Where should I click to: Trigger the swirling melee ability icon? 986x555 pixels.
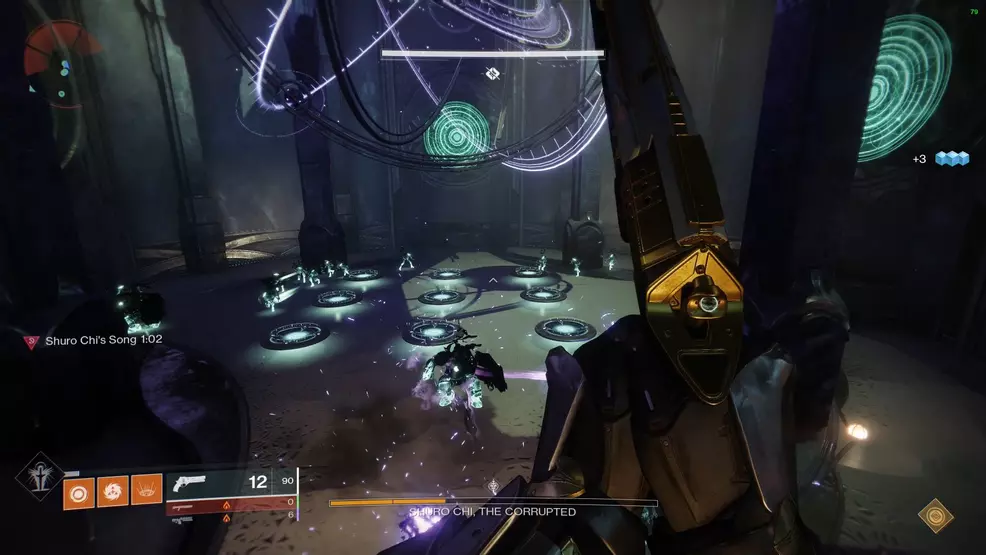point(112,489)
